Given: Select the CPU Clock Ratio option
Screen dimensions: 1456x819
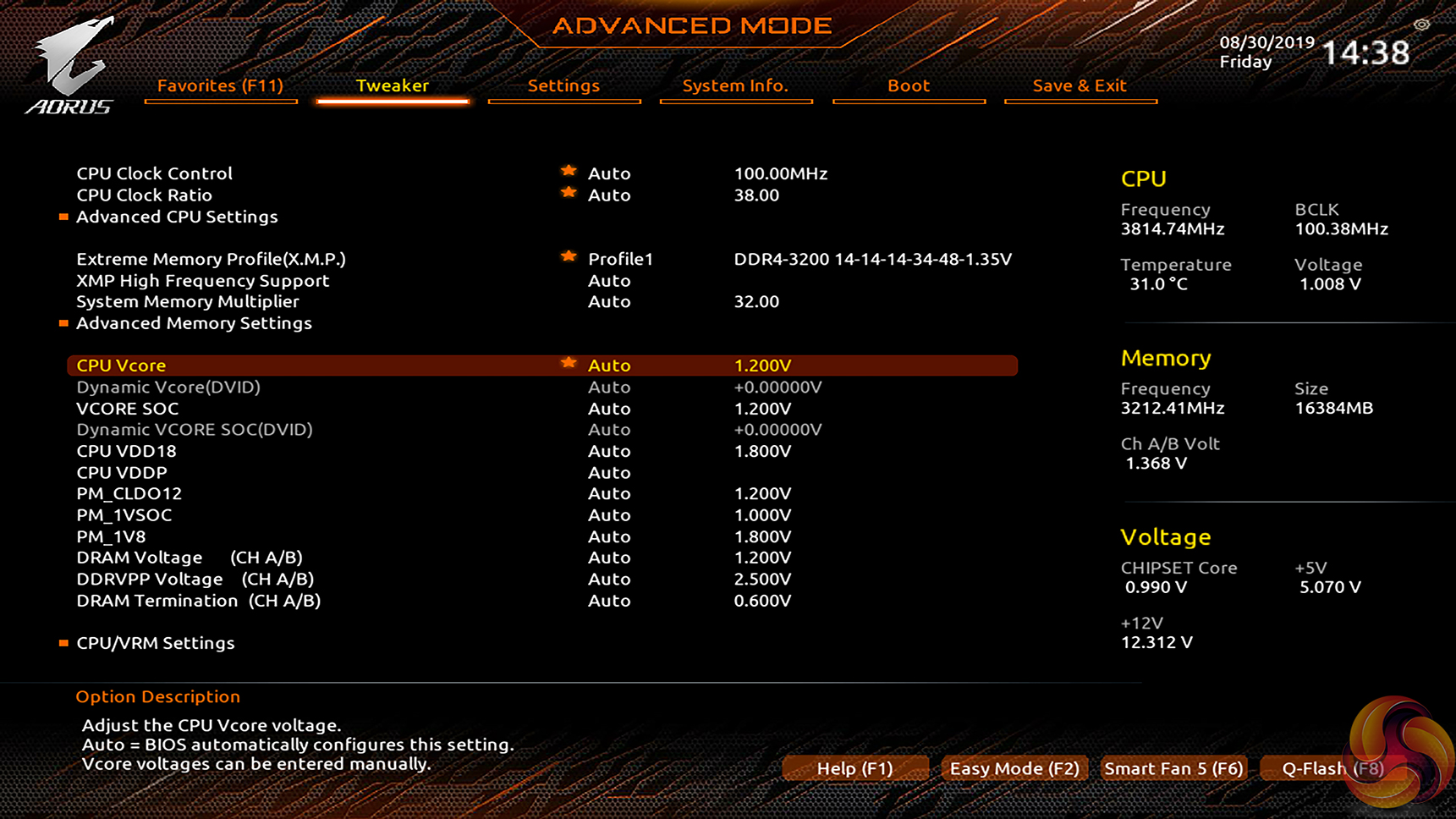Looking at the screenshot, I should click(145, 195).
